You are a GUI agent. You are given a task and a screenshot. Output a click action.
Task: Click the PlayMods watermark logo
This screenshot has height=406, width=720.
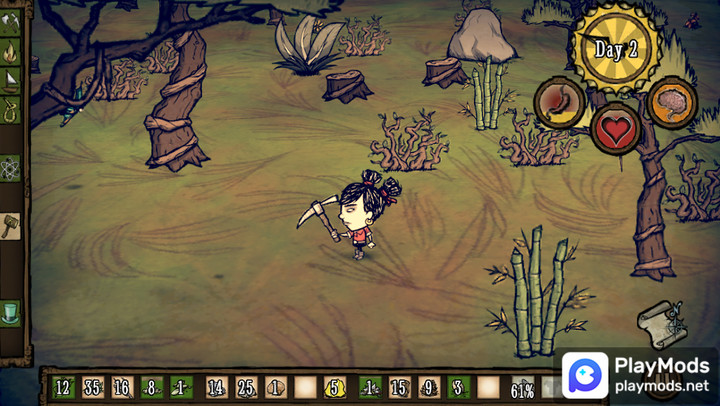pos(584,377)
